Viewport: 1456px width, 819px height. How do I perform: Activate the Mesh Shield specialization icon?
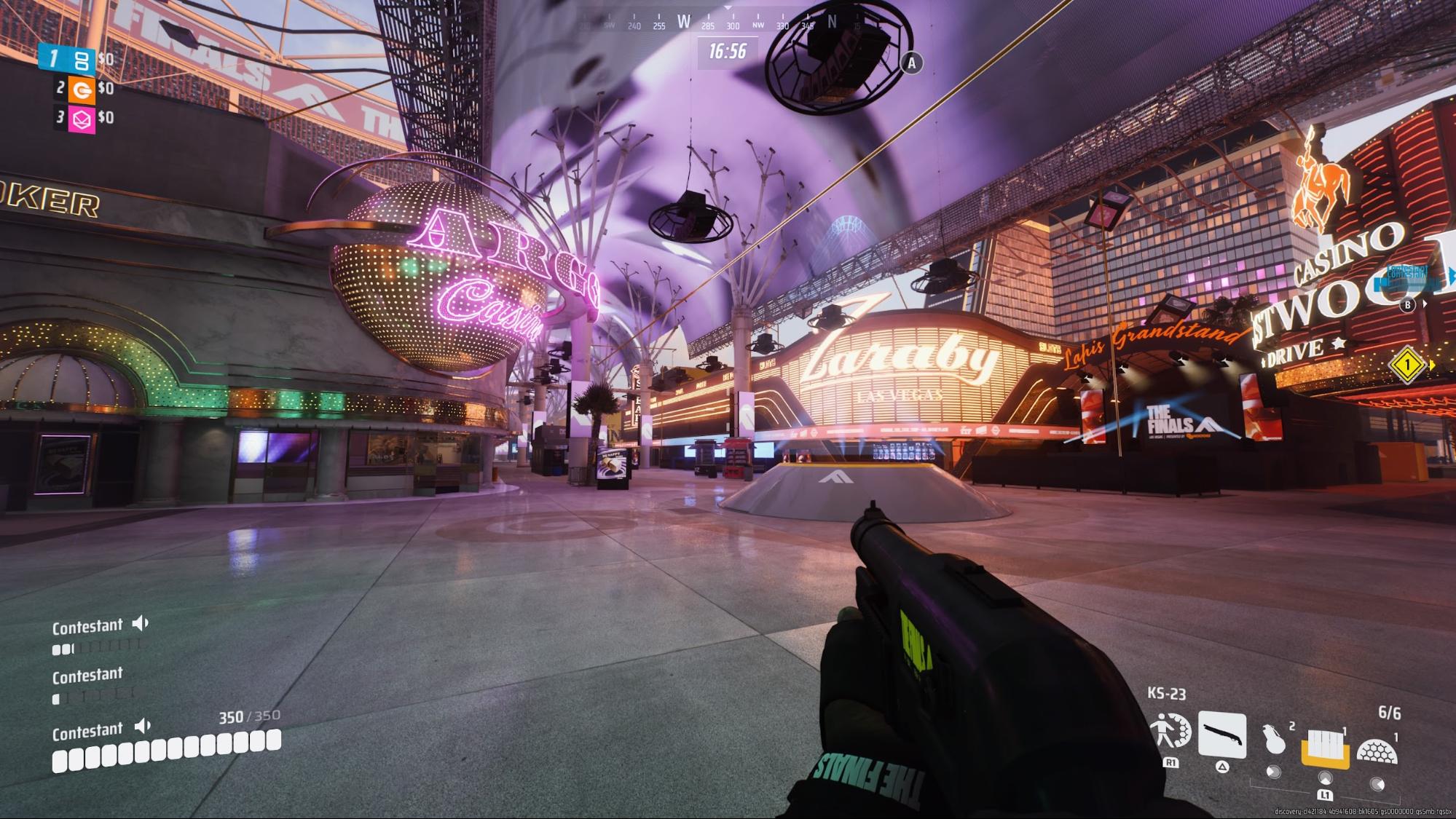tap(1170, 732)
